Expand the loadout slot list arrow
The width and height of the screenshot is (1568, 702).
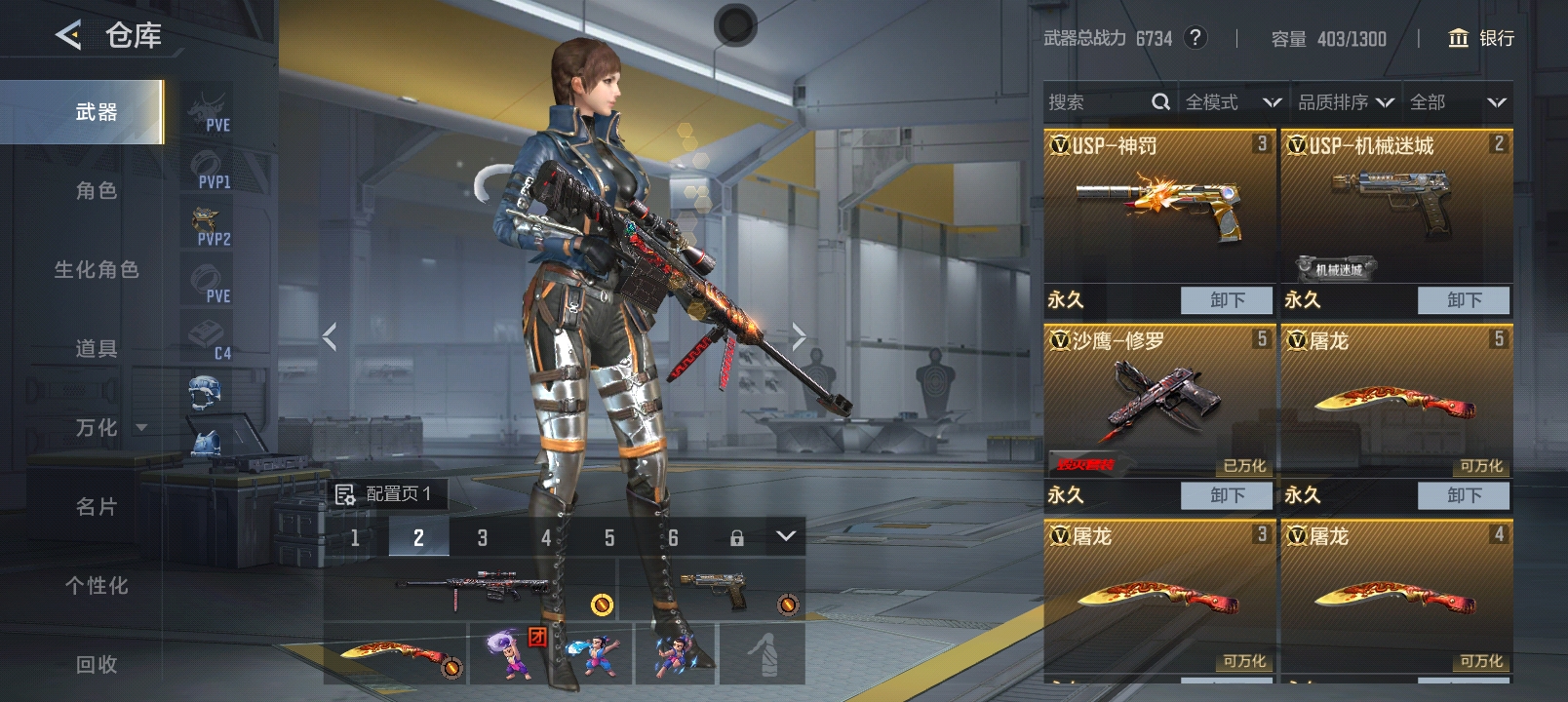click(x=786, y=536)
